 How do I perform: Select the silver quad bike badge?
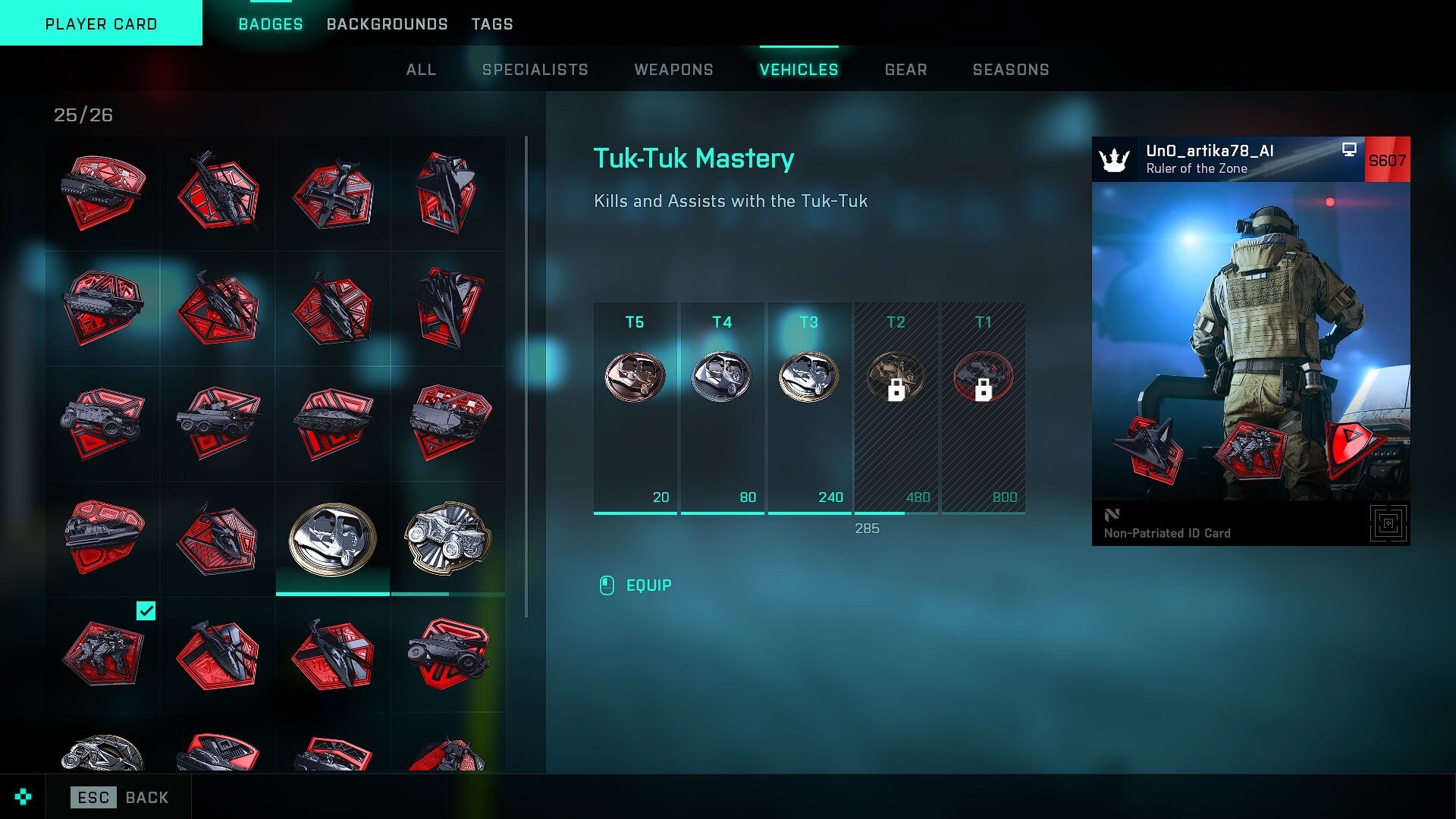coord(448,538)
